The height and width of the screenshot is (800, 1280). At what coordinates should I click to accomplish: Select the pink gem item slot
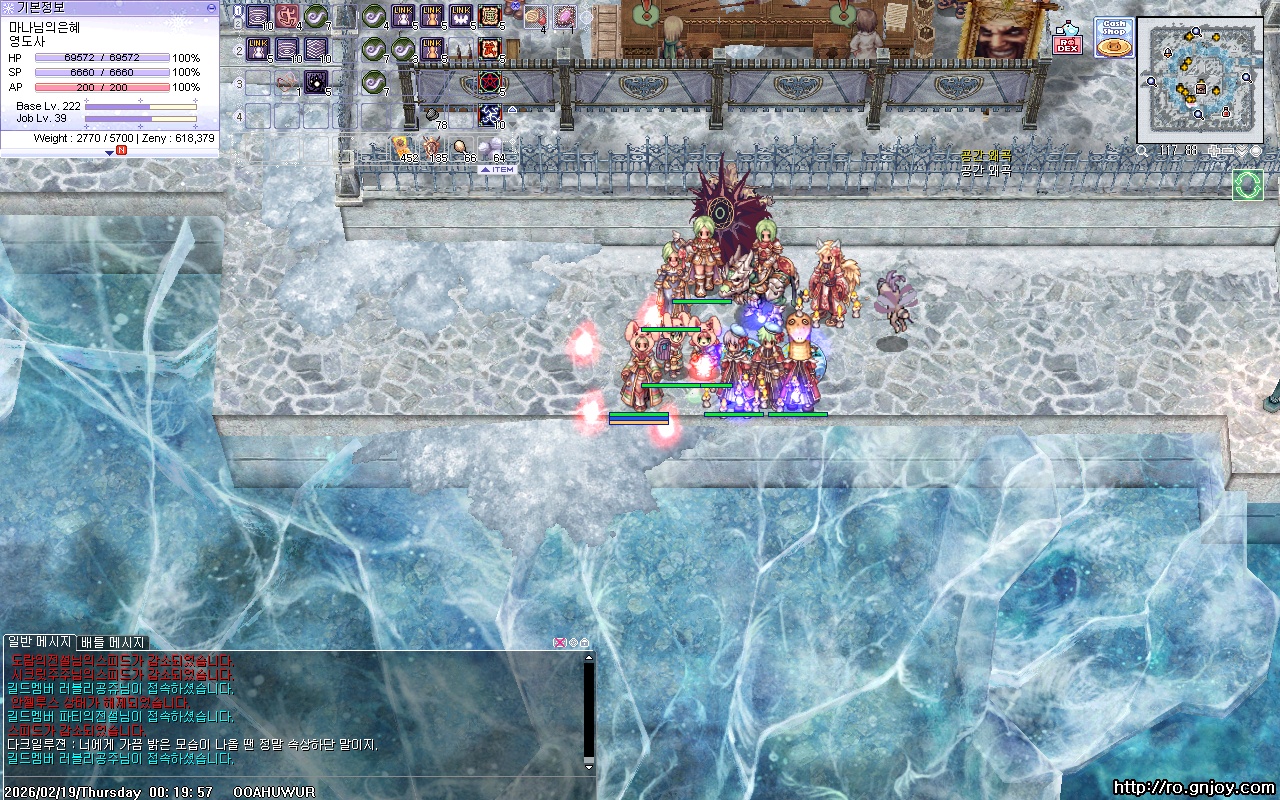pos(566,16)
